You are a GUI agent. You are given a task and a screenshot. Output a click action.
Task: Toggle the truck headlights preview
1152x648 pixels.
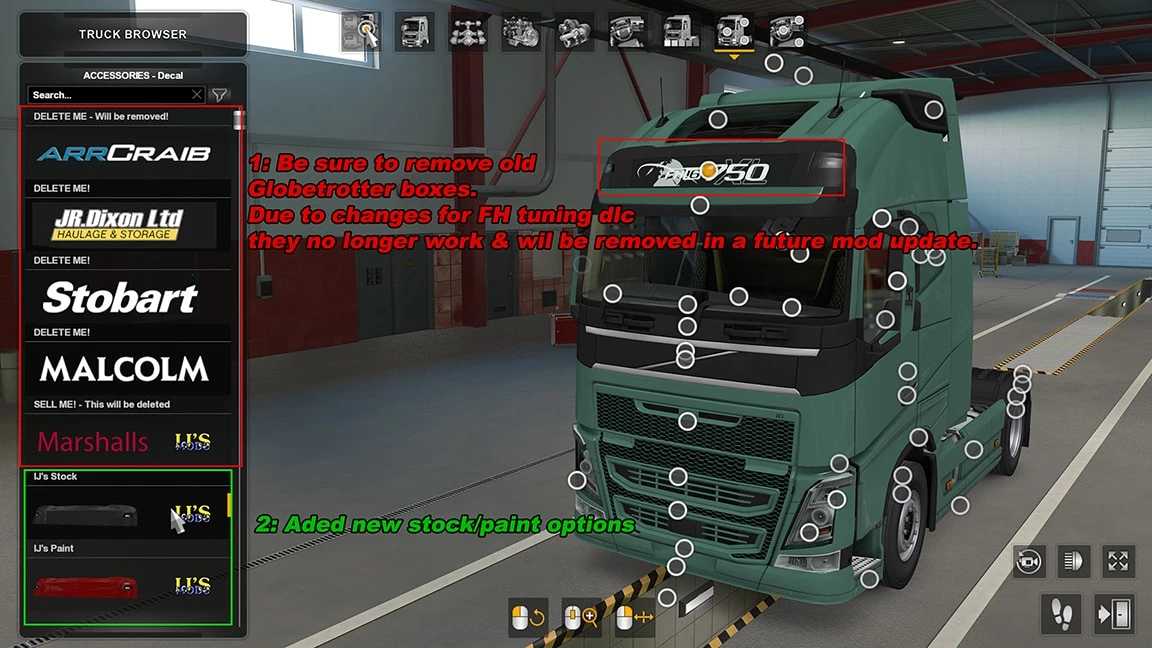(1074, 561)
